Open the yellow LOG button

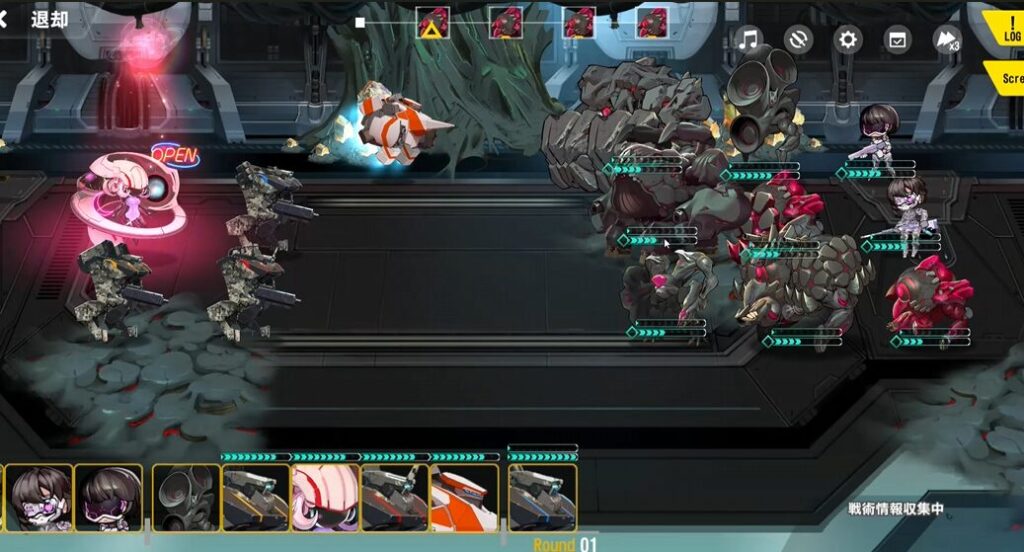pyautogui.click(x=1005, y=28)
